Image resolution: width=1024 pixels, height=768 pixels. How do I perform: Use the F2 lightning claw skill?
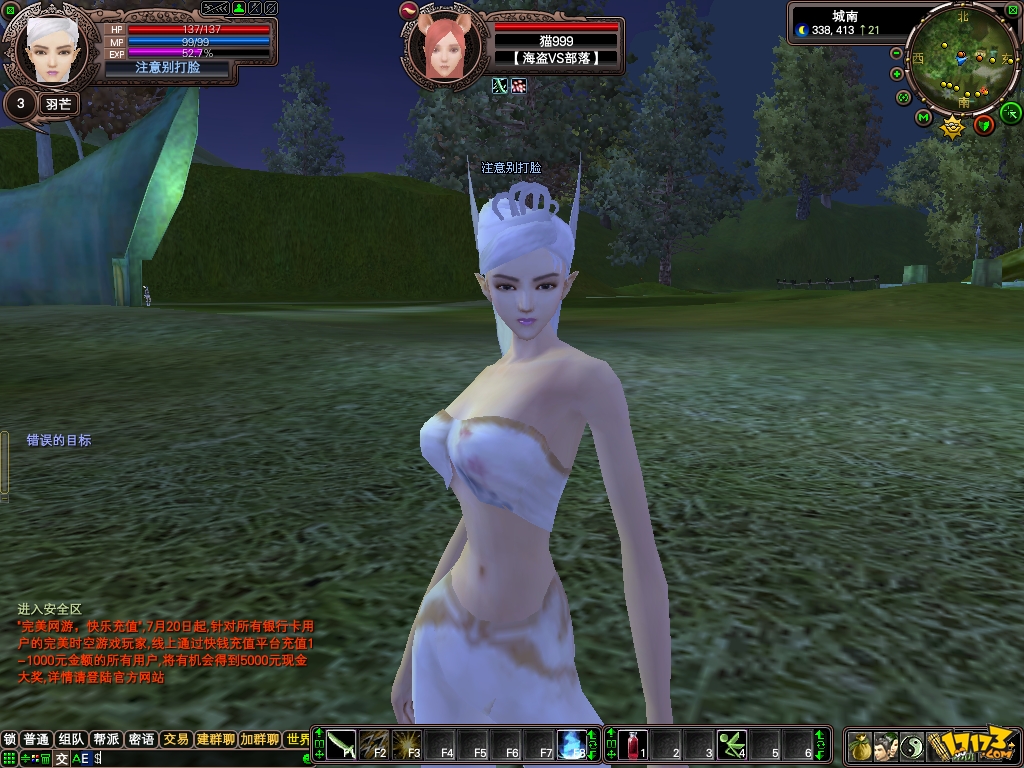point(374,745)
